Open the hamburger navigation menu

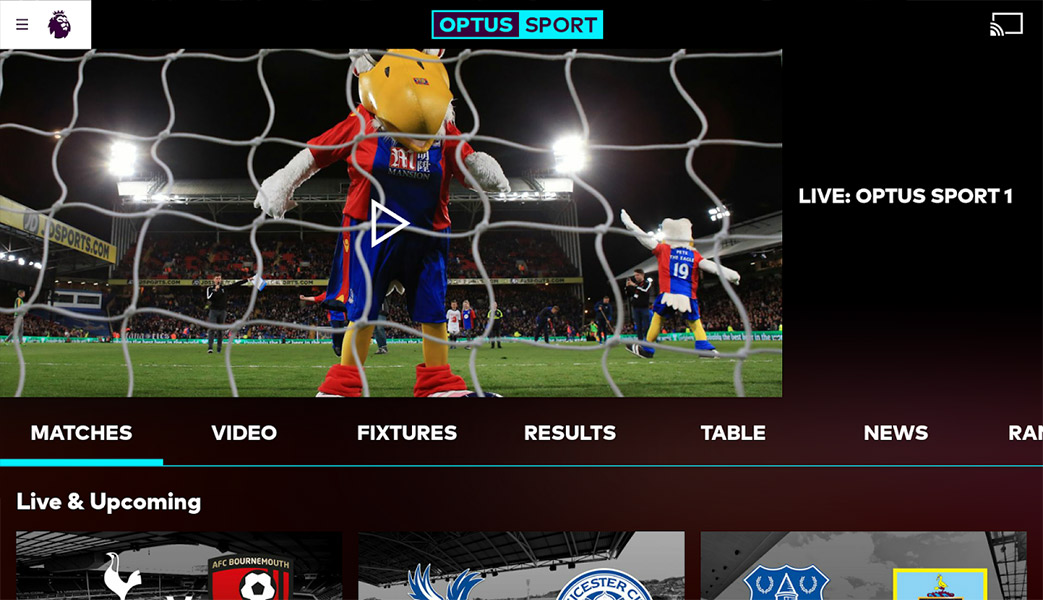[22, 25]
